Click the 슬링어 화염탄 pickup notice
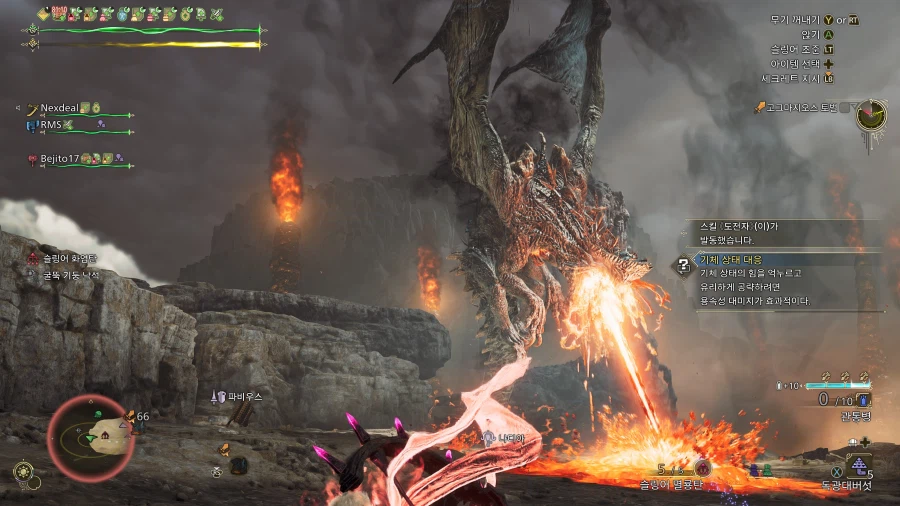The height and width of the screenshot is (506, 900). (68, 257)
